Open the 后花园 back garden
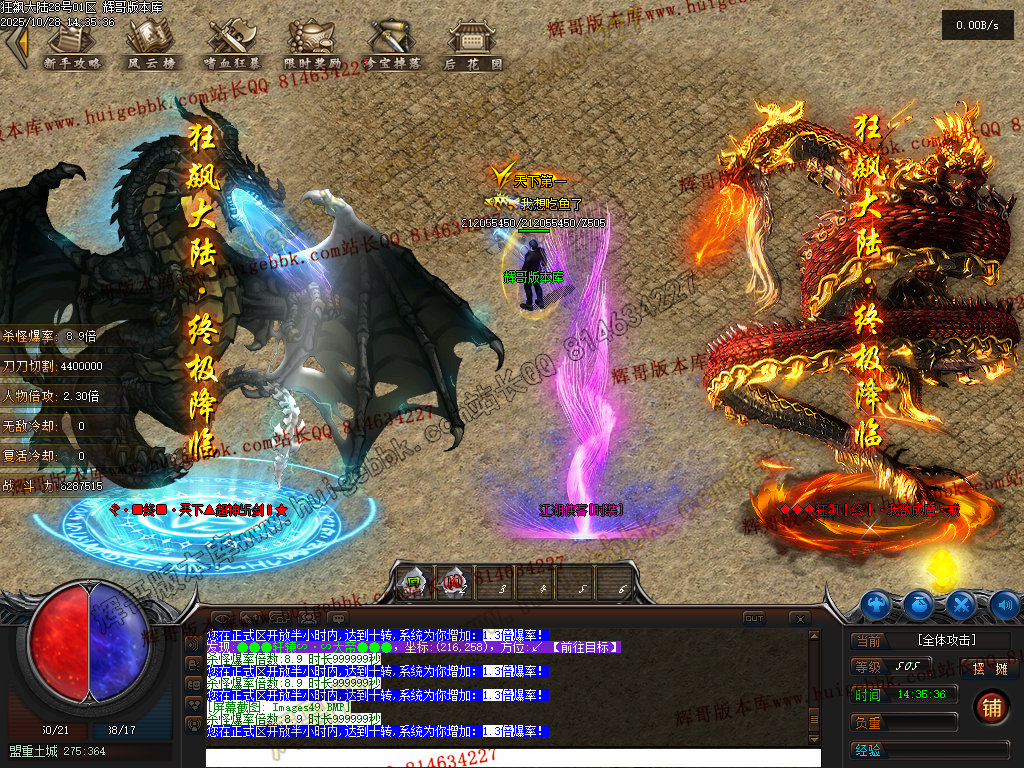The width and height of the screenshot is (1024, 768). point(472,45)
